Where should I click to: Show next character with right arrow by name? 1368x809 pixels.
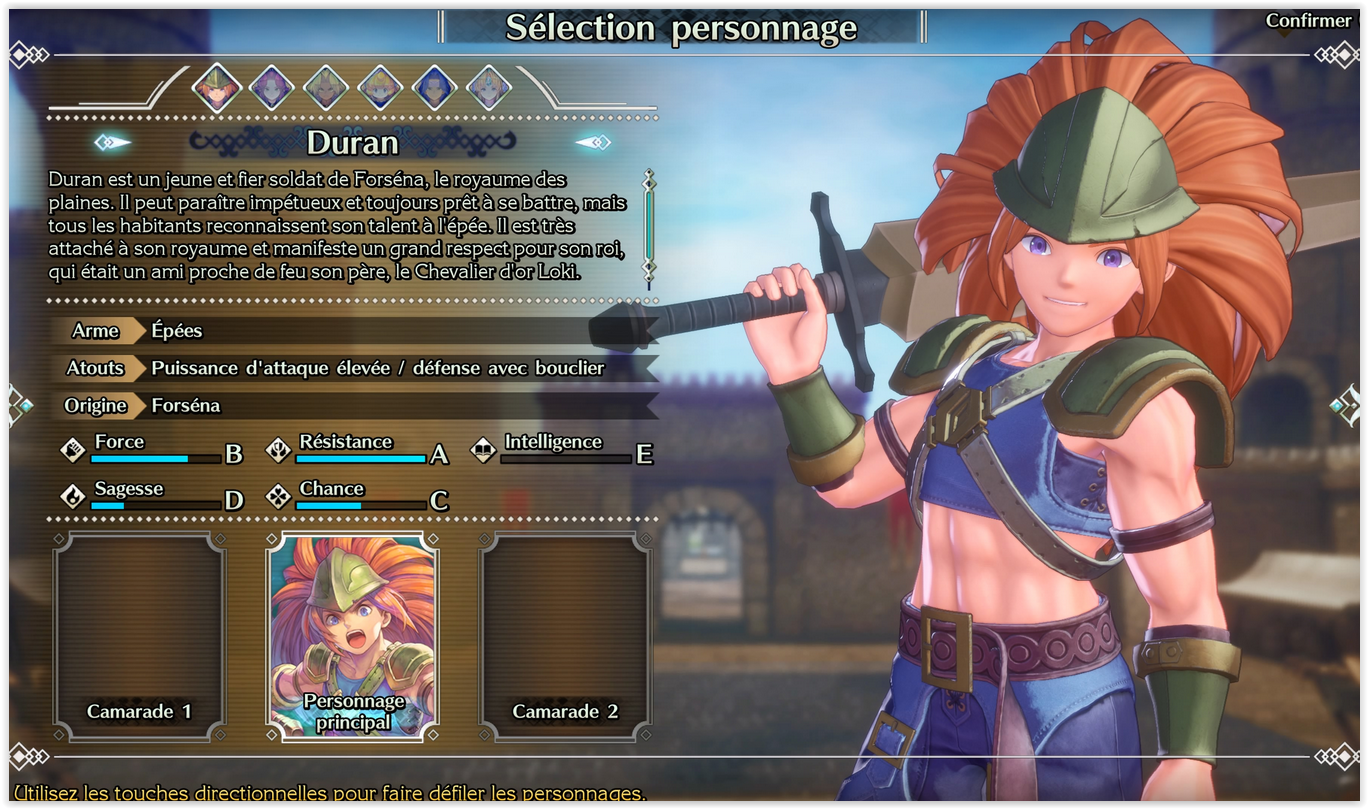(x=593, y=143)
